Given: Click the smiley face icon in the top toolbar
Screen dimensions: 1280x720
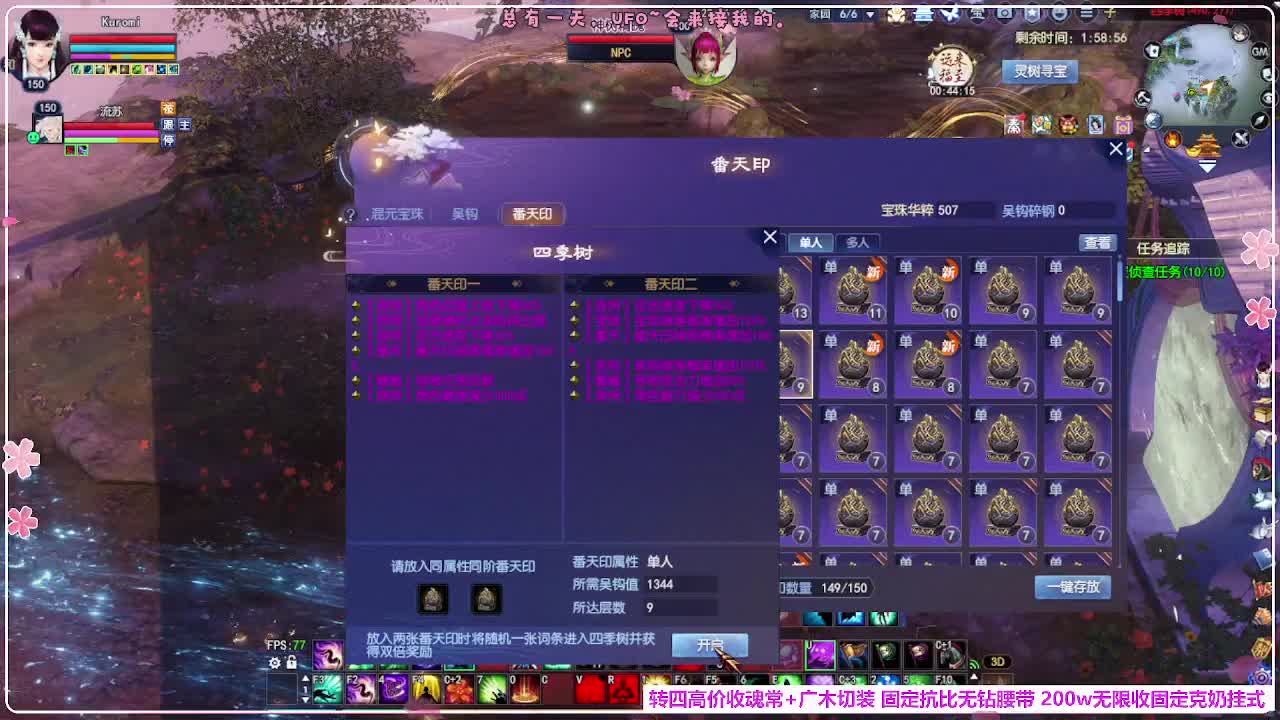Looking at the screenshot, I should point(1060,13).
